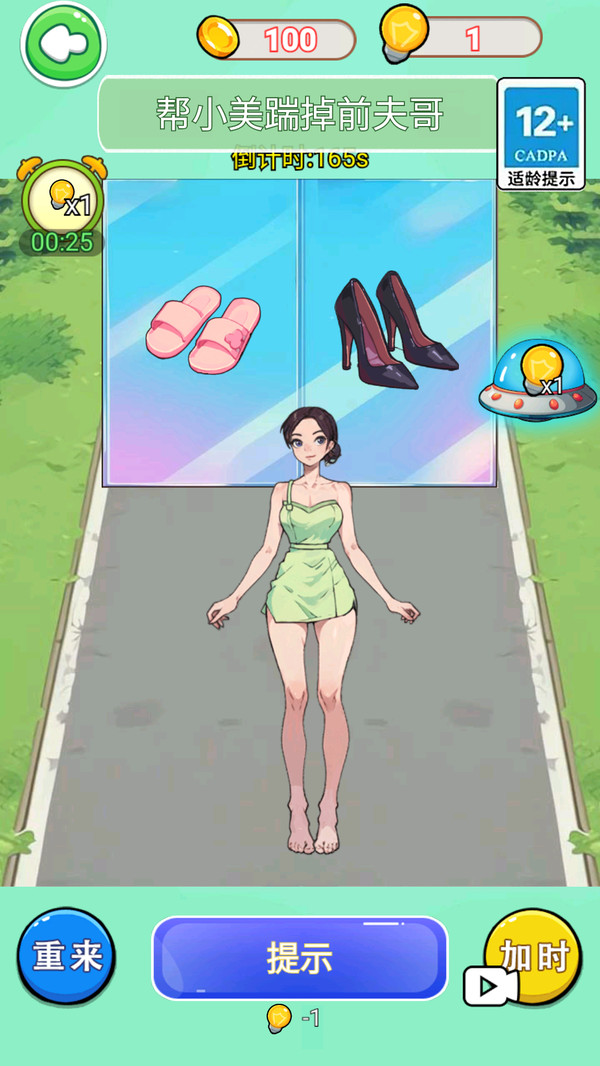The width and height of the screenshot is (600, 1066).
Task: Open the gold coin balance
Action: pyautogui.click(x=278, y=39)
